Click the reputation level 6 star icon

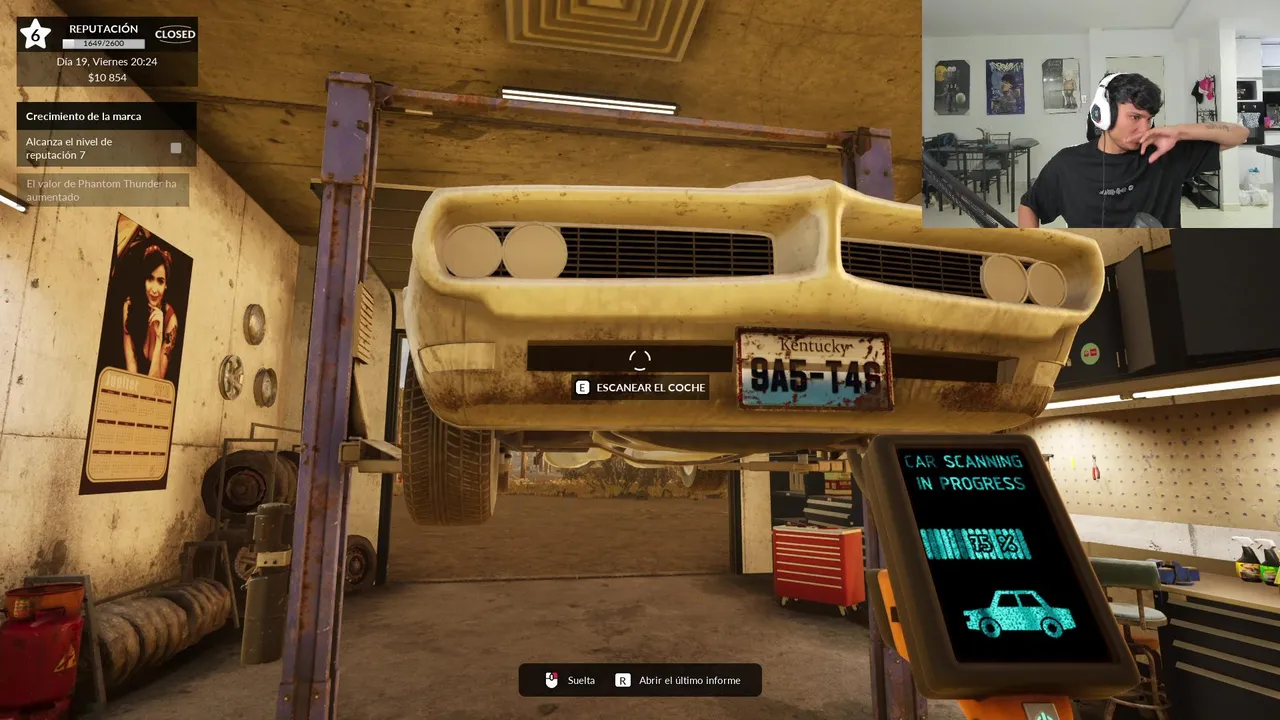(35, 34)
